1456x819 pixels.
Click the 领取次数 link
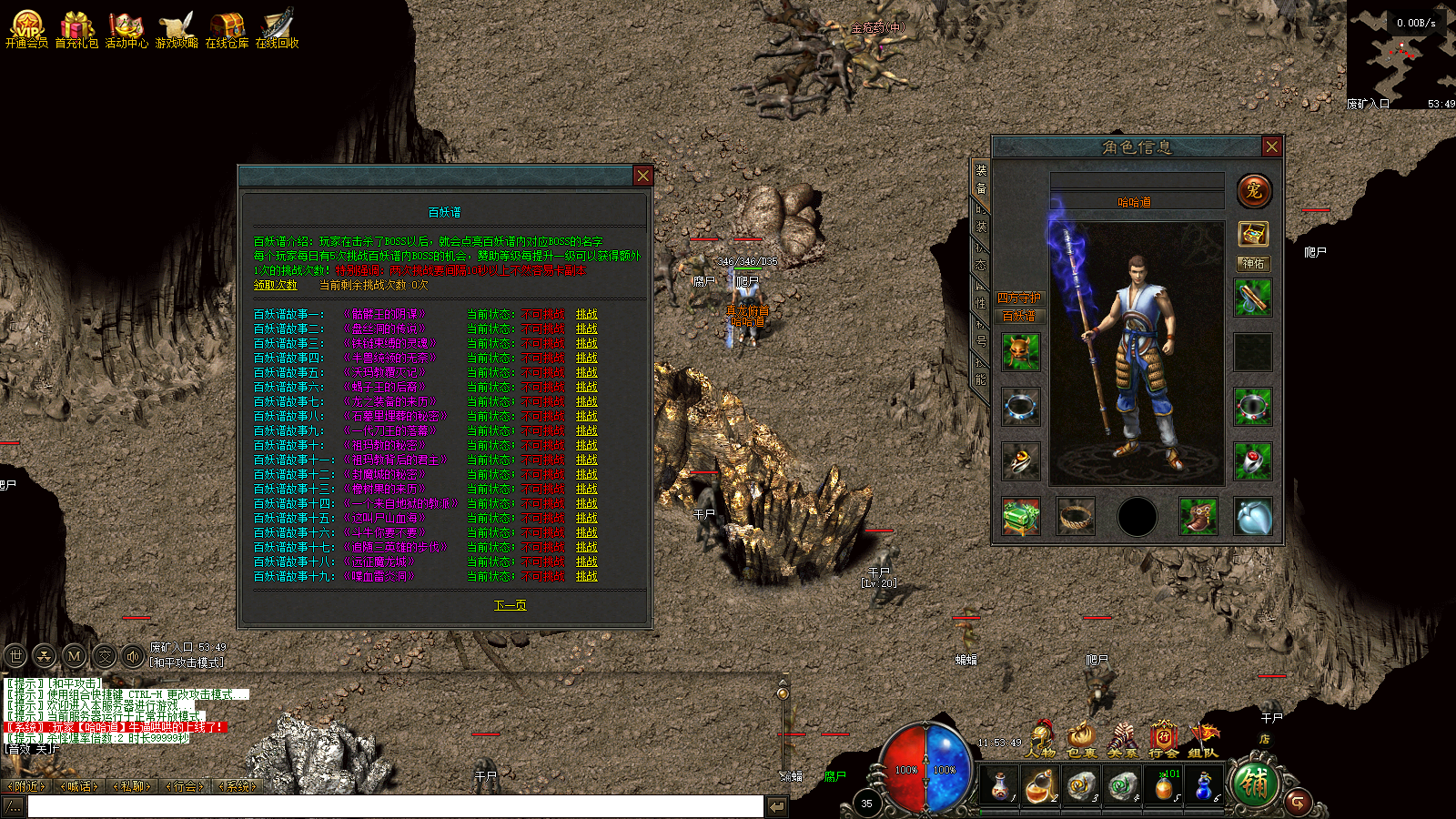pos(275,285)
